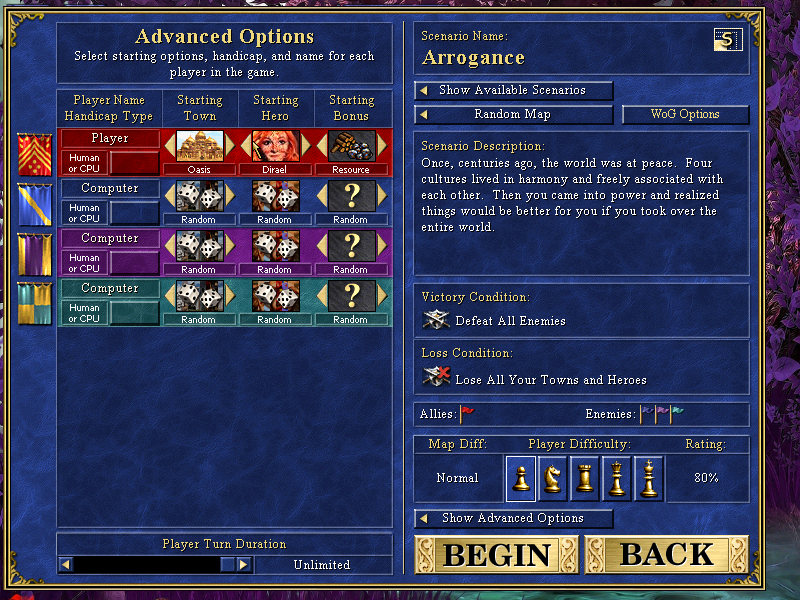
Task: Decrease player turn duration with left arrow
Action: [x=66, y=565]
